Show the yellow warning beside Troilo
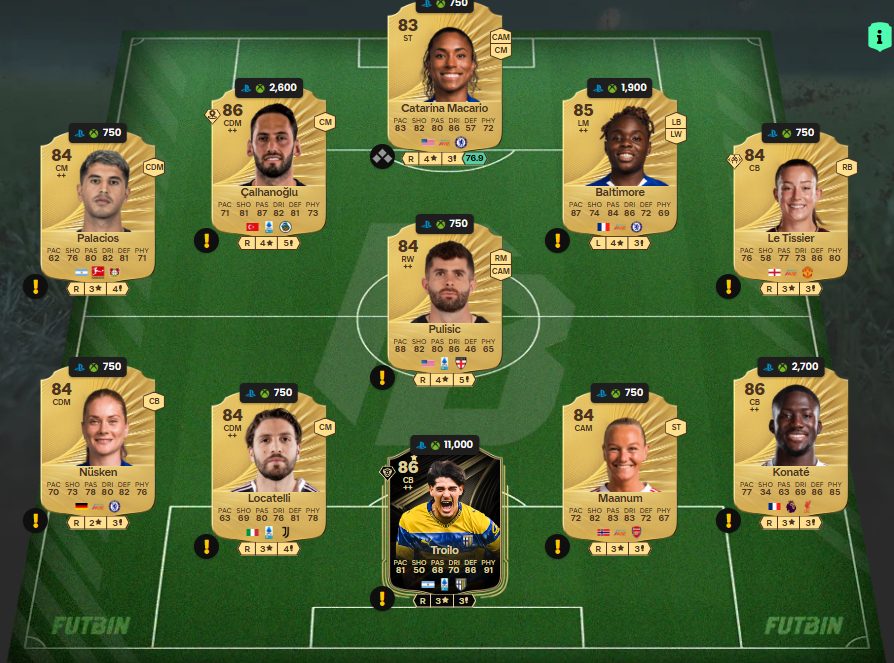Image resolution: width=894 pixels, height=663 pixels. click(382, 598)
